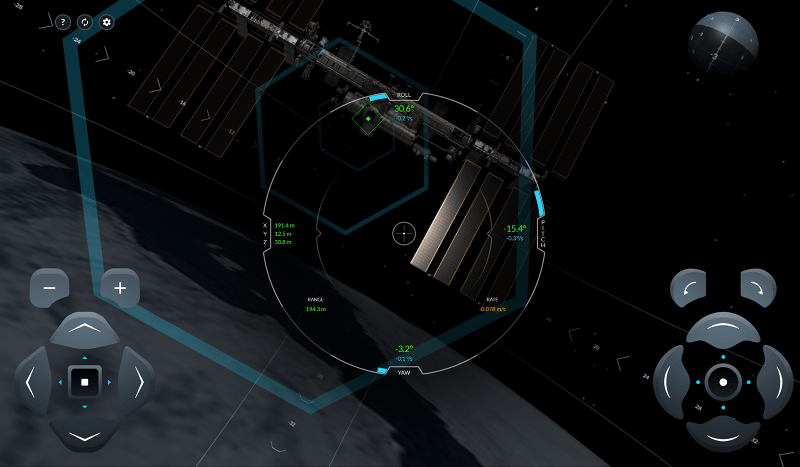Open the question mark help button
The width and height of the screenshot is (800, 467).
pos(62,22)
